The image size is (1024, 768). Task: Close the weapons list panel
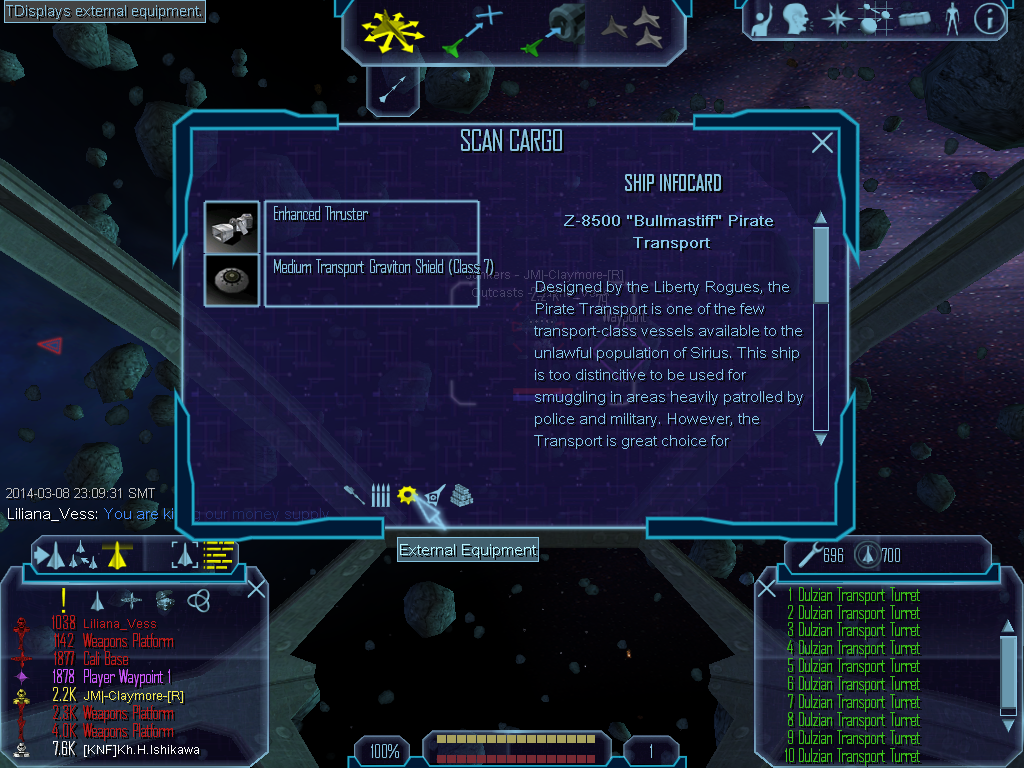[x=766, y=589]
